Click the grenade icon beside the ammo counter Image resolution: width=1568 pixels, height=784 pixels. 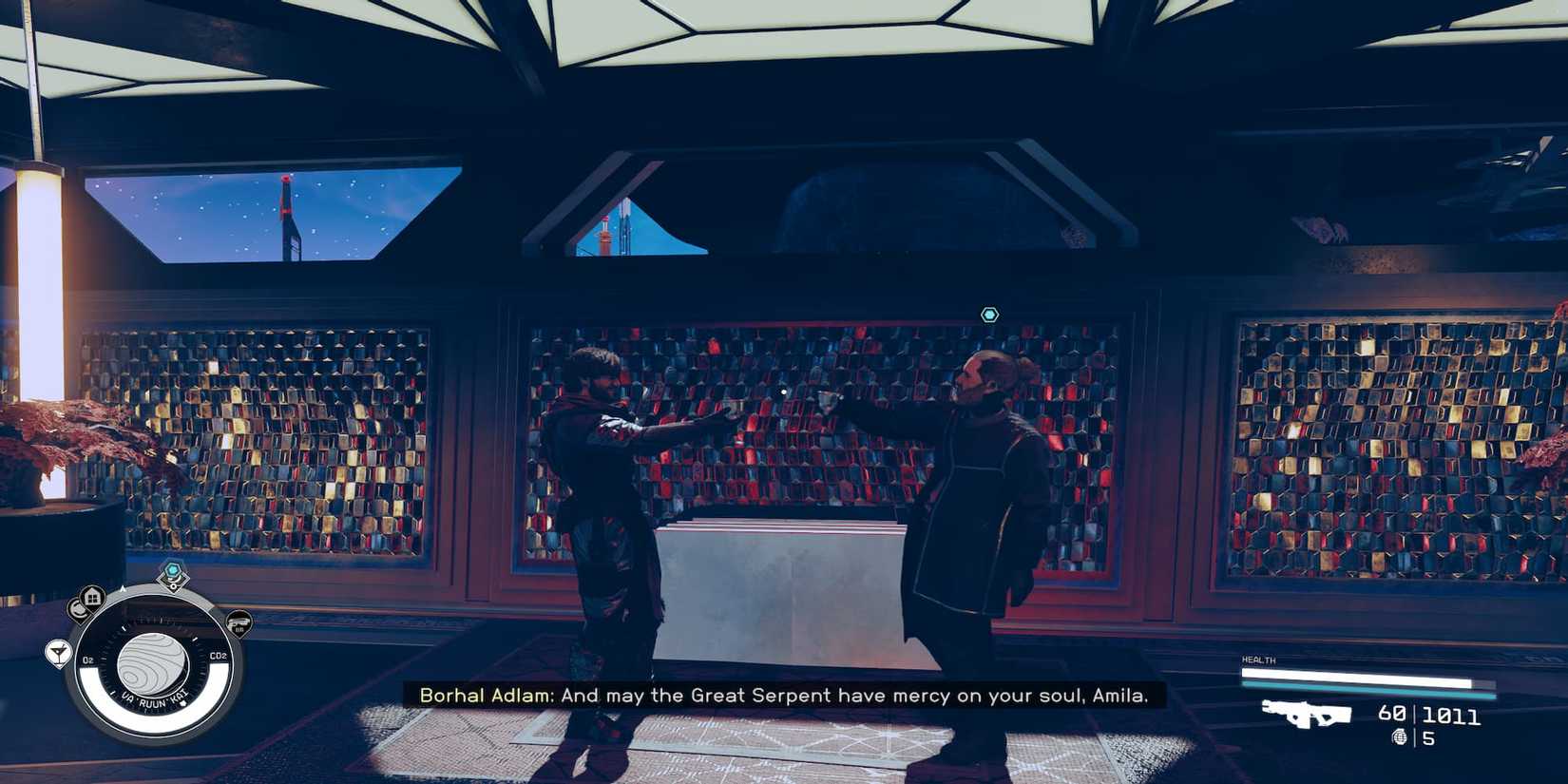coord(1401,736)
